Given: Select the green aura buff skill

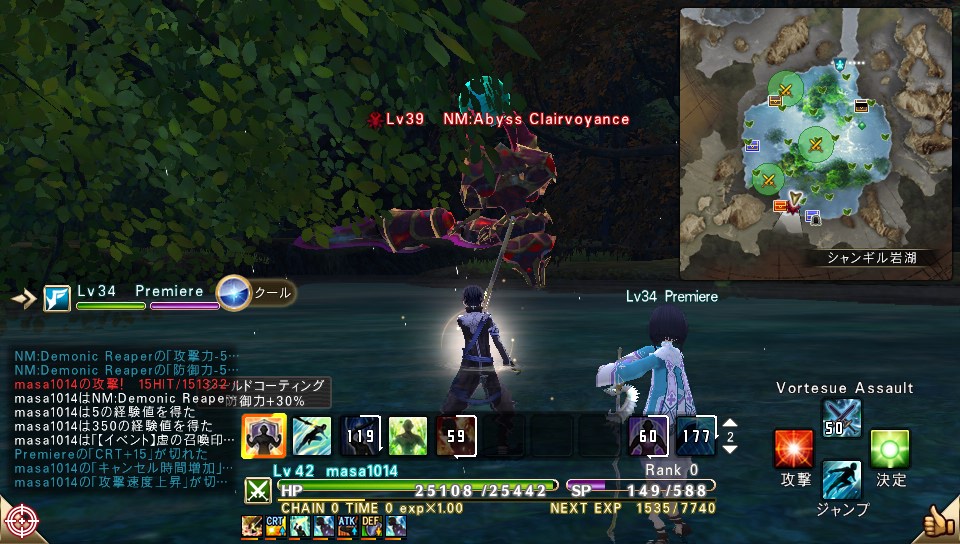Looking at the screenshot, I should pos(407,435).
